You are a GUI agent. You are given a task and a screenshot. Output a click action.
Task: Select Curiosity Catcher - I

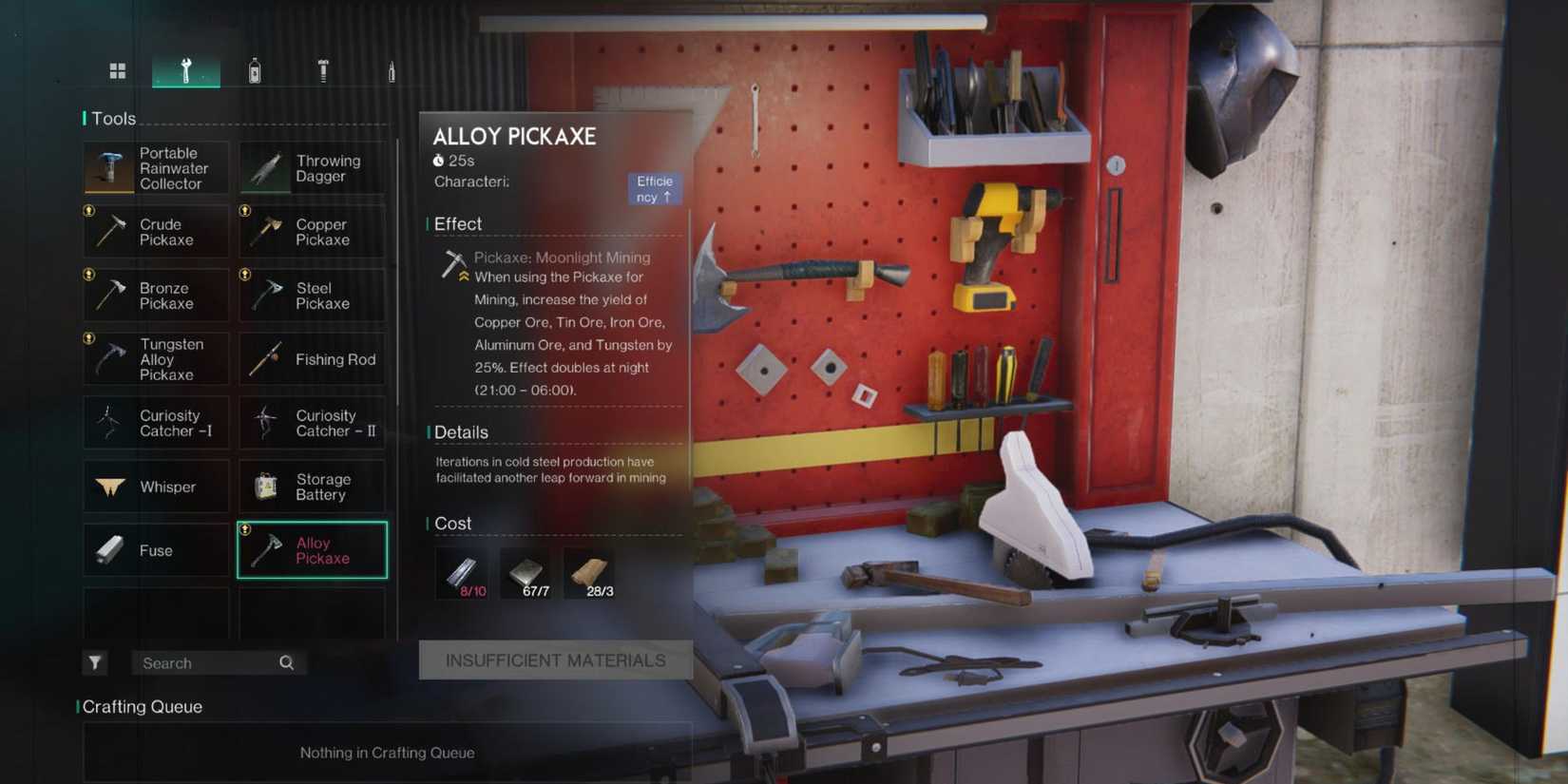coord(156,423)
